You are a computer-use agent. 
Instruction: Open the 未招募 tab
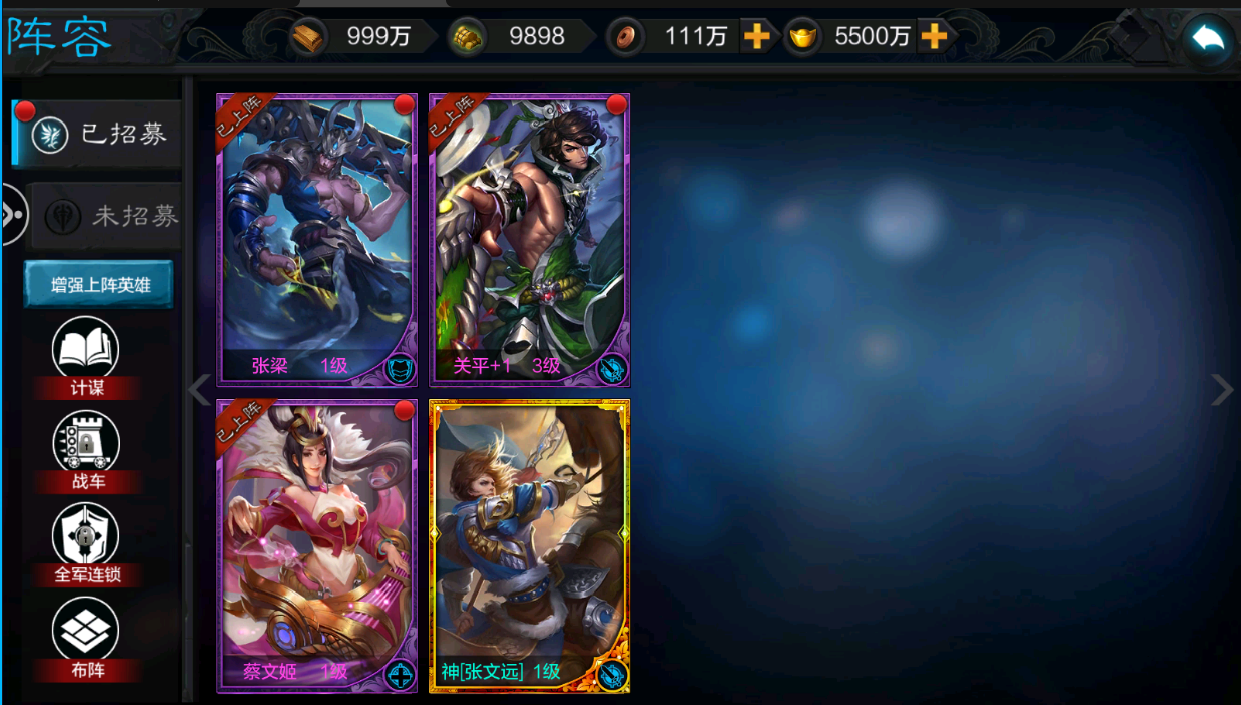coord(108,215)
